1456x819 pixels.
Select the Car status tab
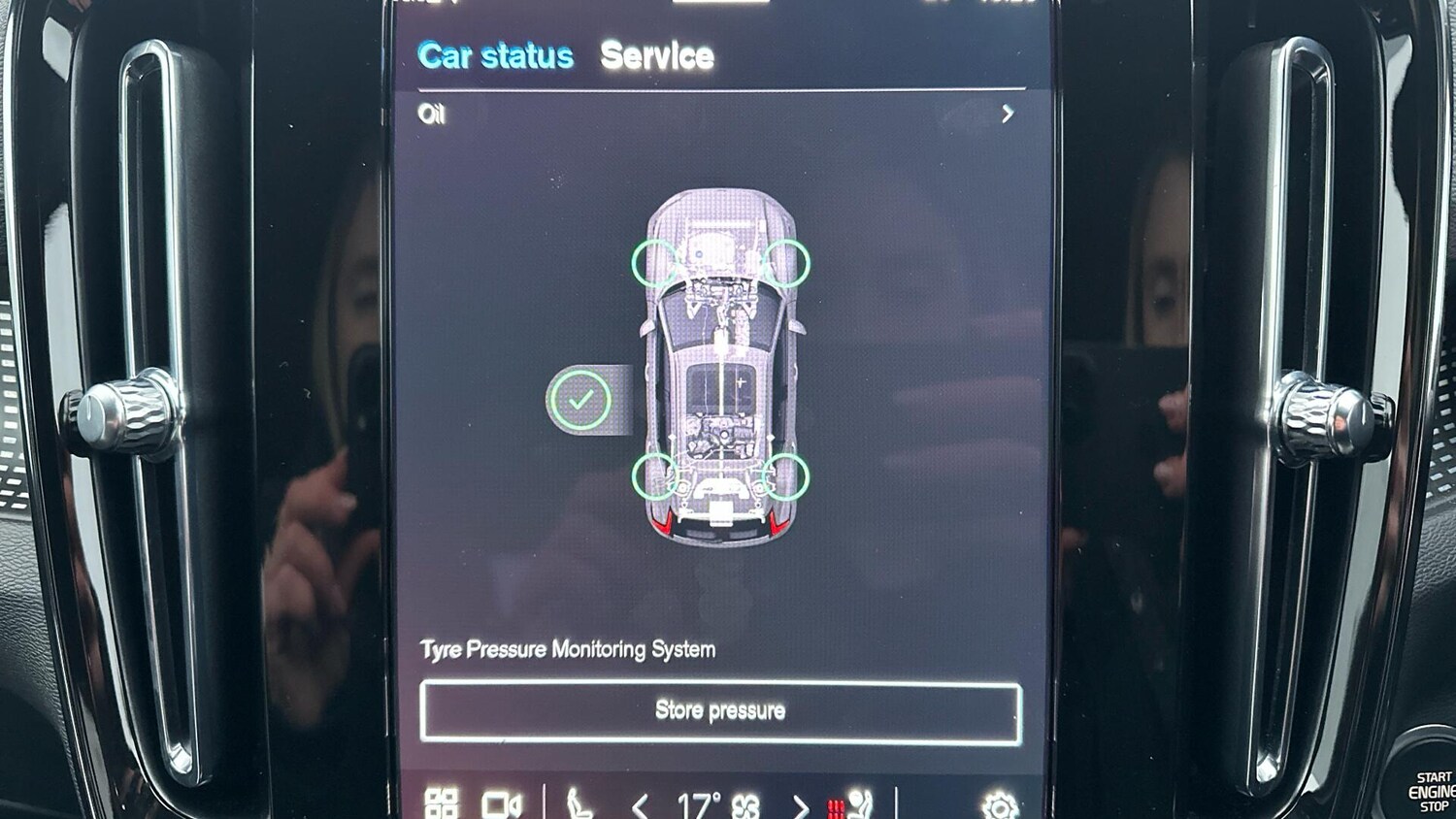click(x=495, y=56)
